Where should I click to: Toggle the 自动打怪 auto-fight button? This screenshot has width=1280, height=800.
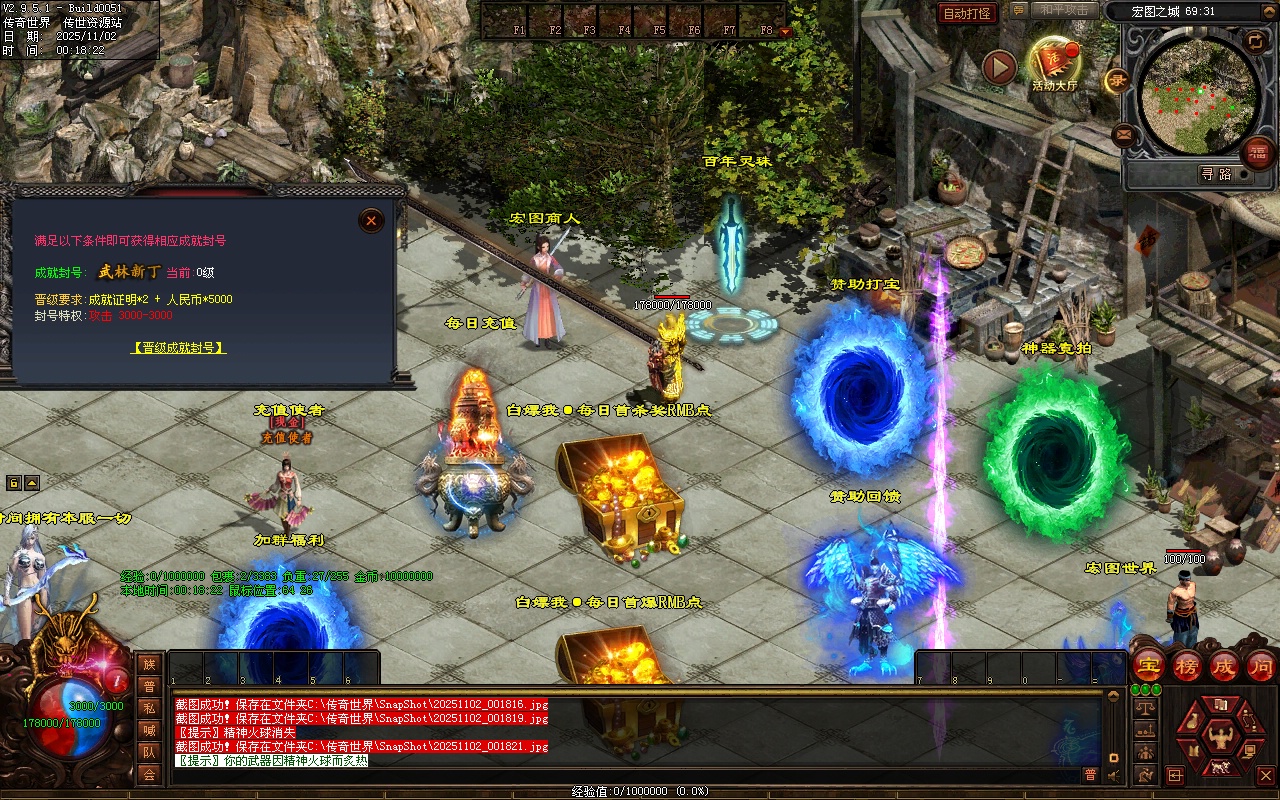click(968, 13)
